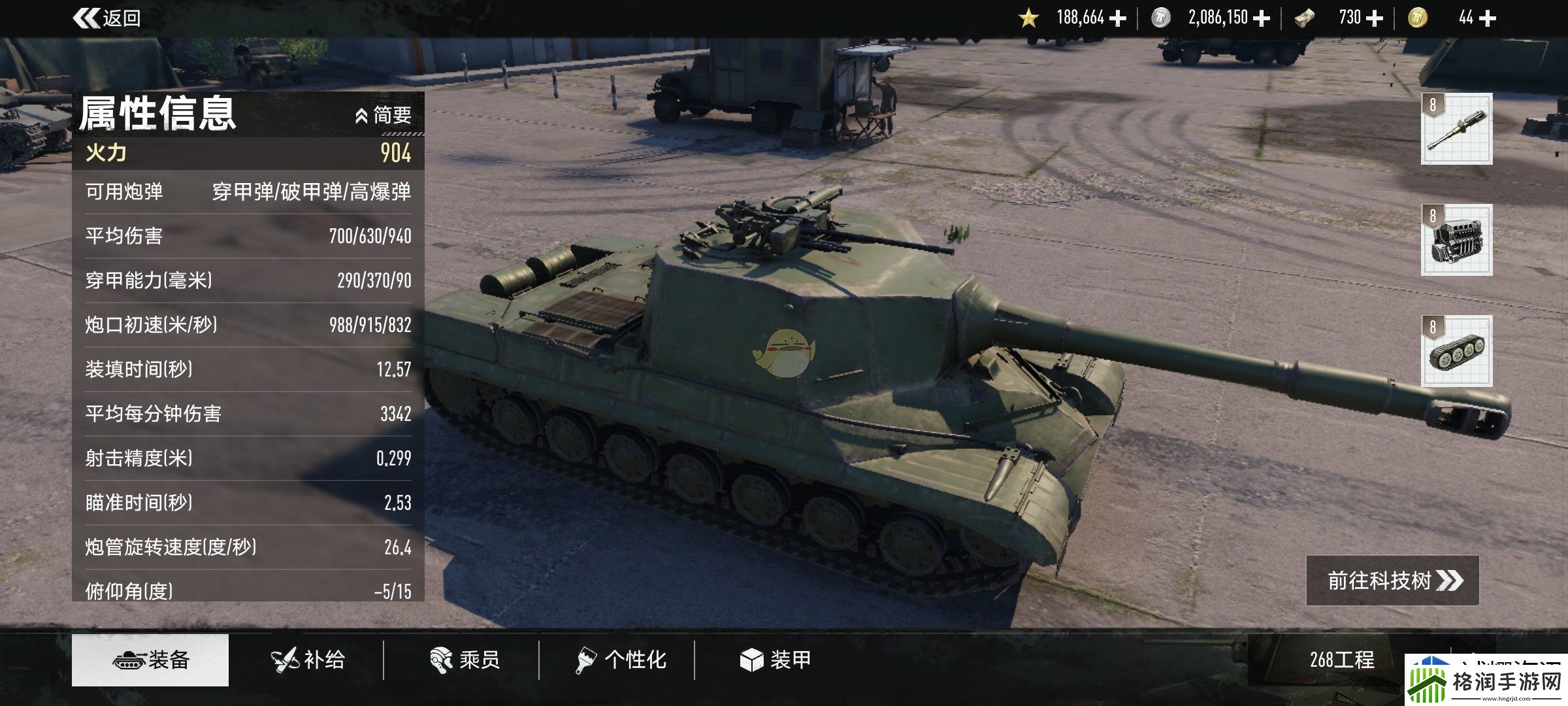Image resolution: width=1568 pixels, height=706 pixels.
Task: Open the 个性化 customization tab
Action: (x=621, y=660)
